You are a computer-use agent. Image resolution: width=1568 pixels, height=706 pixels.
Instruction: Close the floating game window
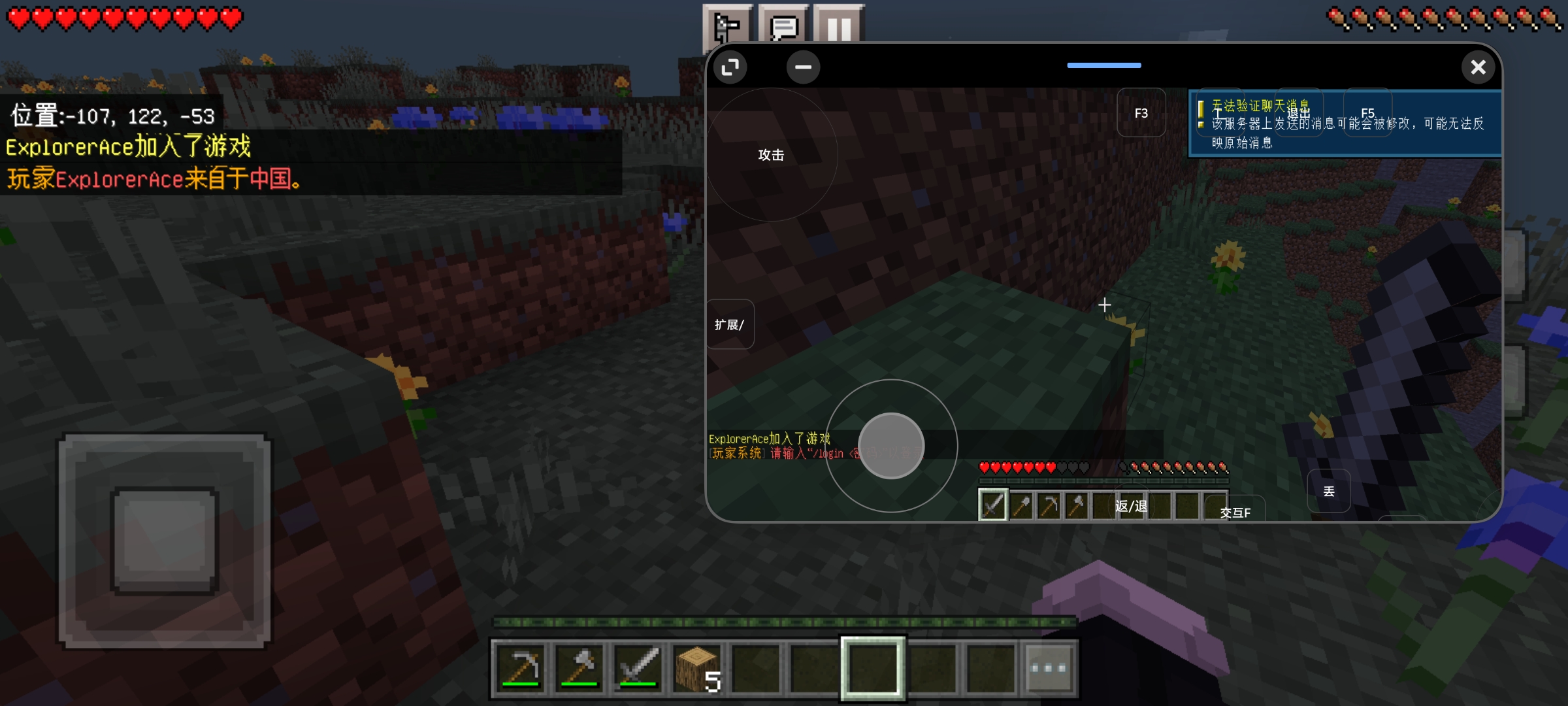pos(1478,67)
